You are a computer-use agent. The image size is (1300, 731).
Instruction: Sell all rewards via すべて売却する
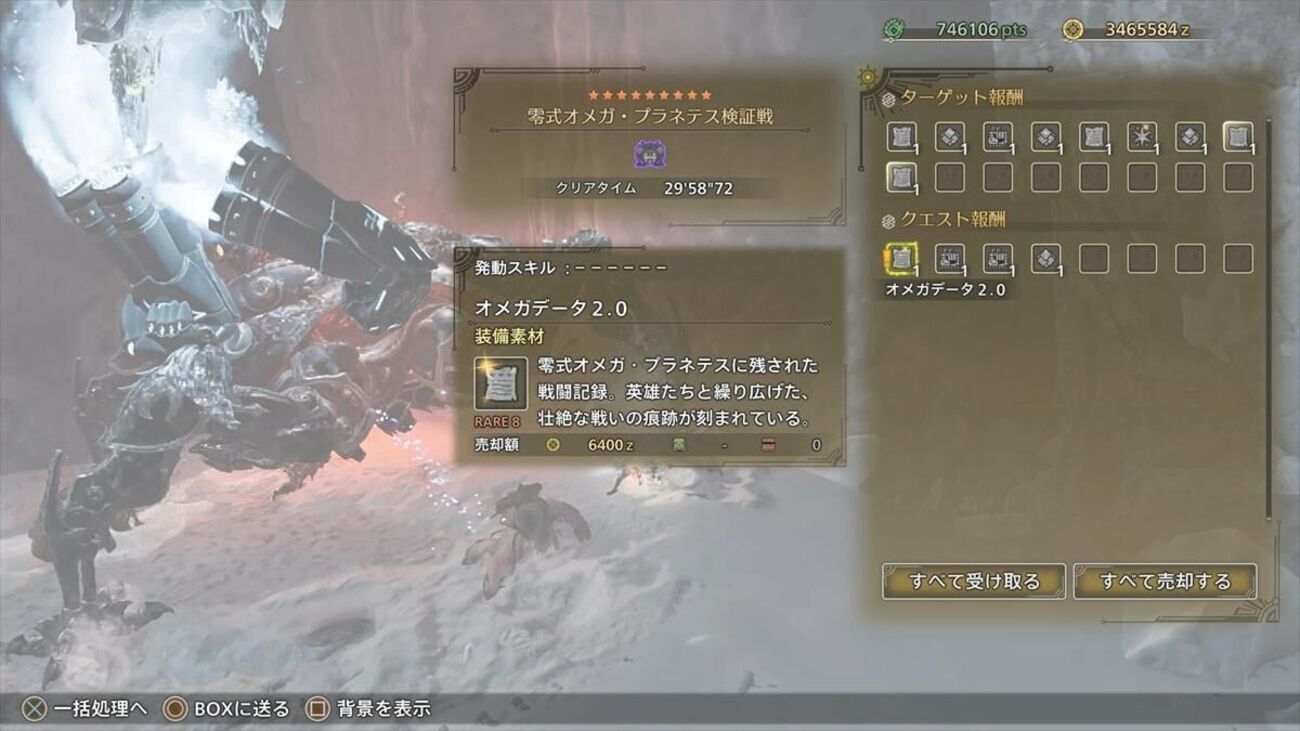click(1165, 581)
